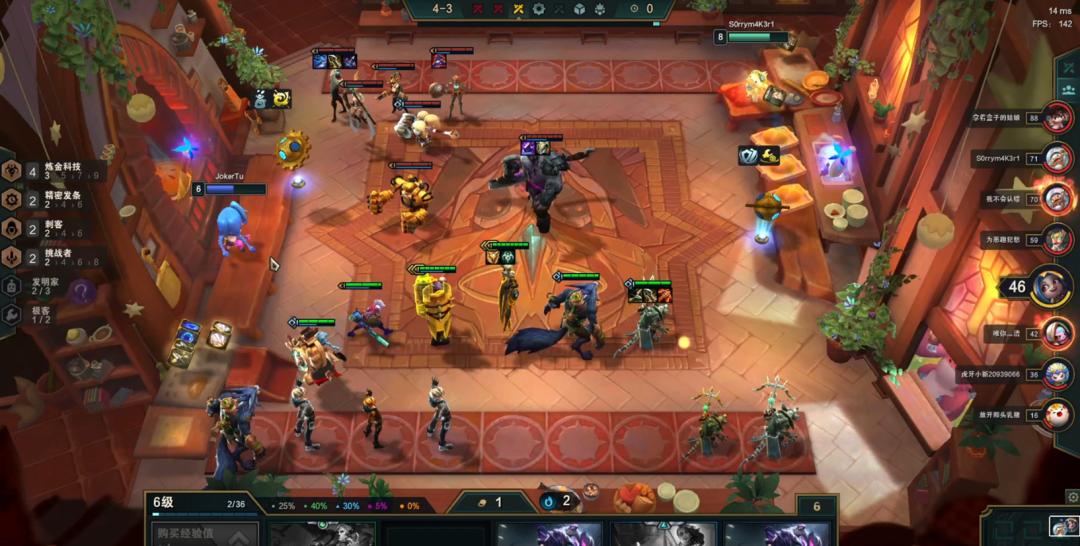
Task: Click the 59 HP player portrait
Action: (1056, 239)
